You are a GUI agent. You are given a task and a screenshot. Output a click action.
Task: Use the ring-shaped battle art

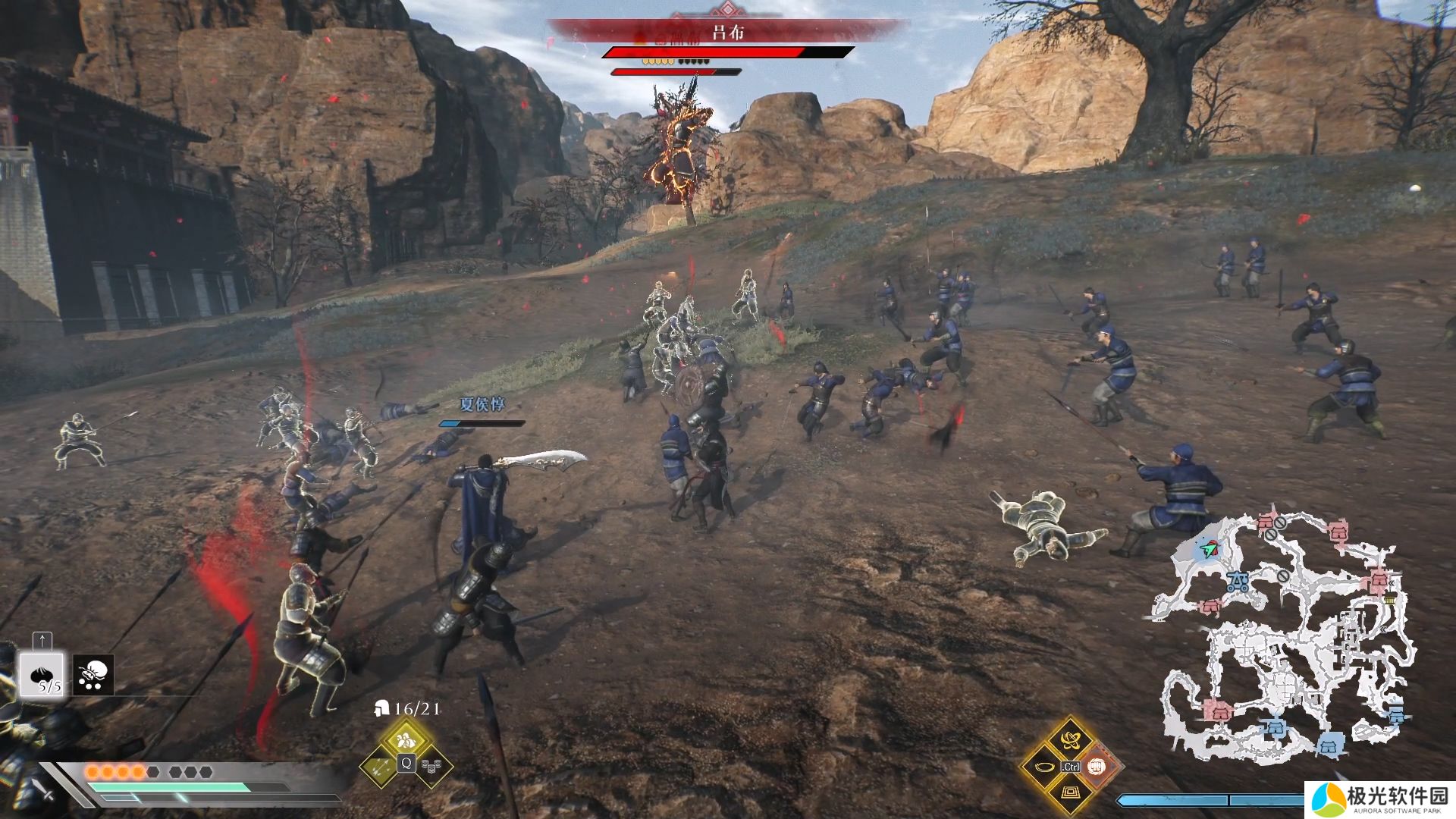click(1043, 767)
